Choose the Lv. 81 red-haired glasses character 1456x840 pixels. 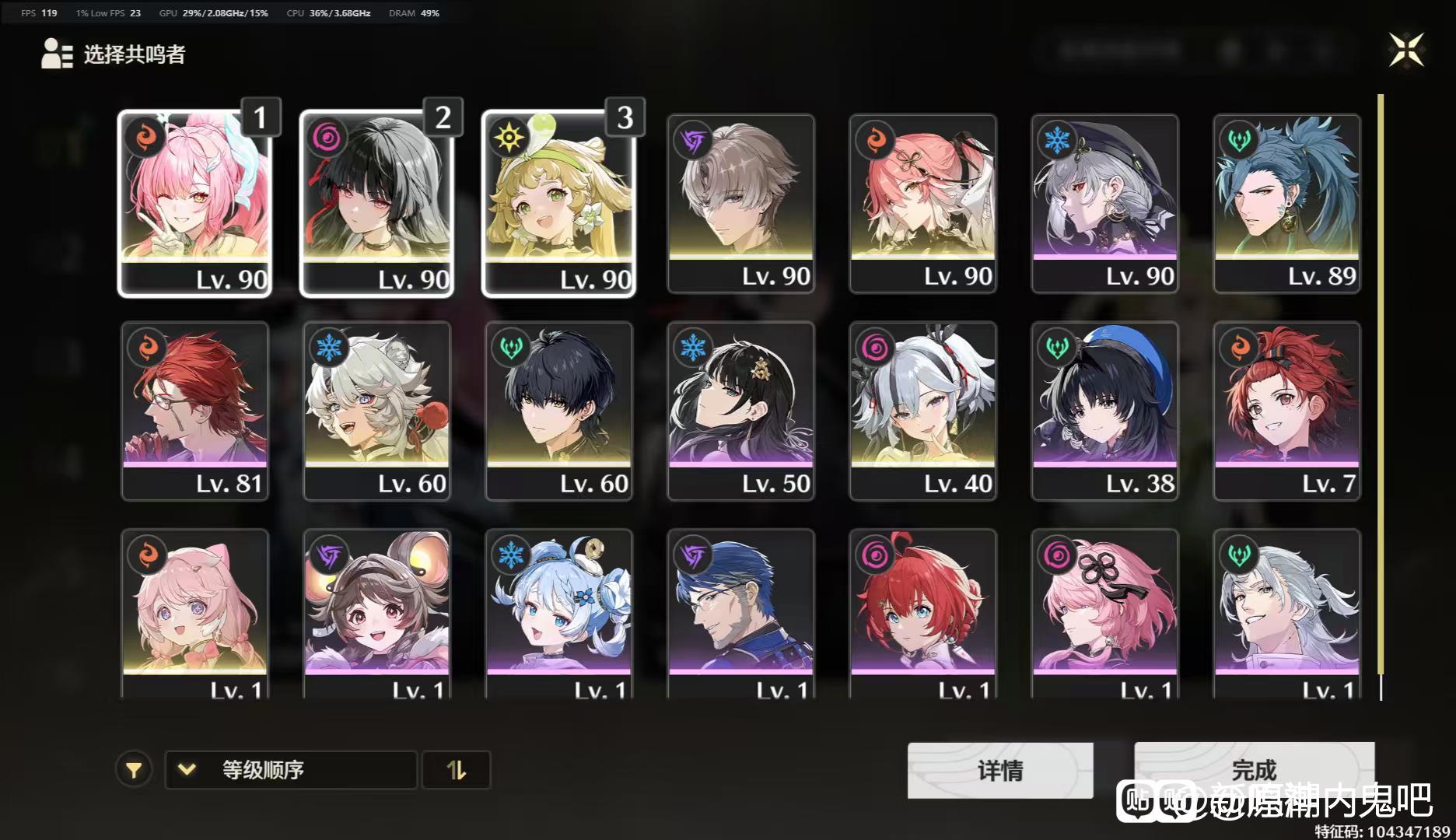pyautogui.click(x=195, y=410)
